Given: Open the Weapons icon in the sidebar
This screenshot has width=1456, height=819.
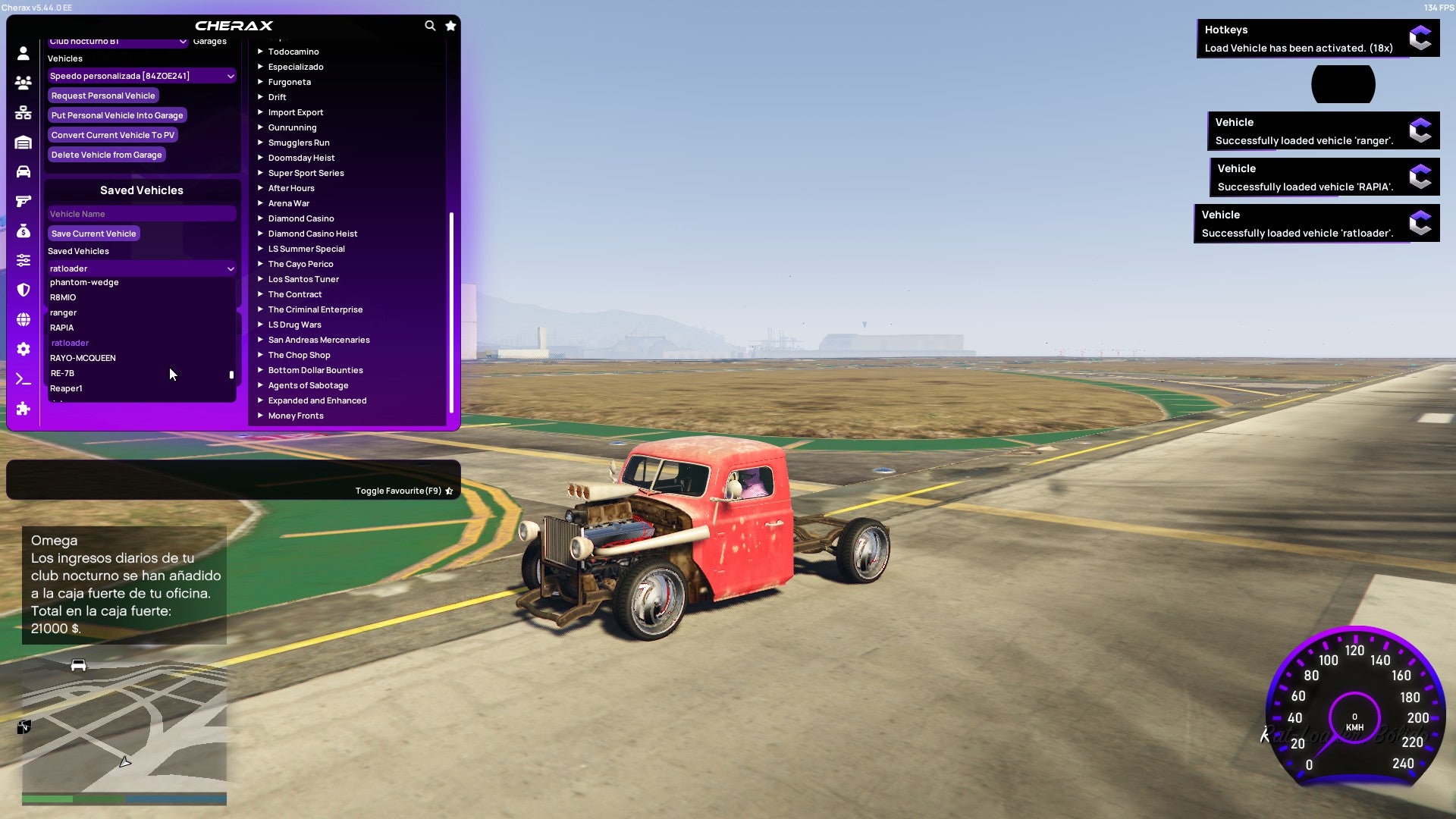Looking at the screenshot, I should 23,200.
